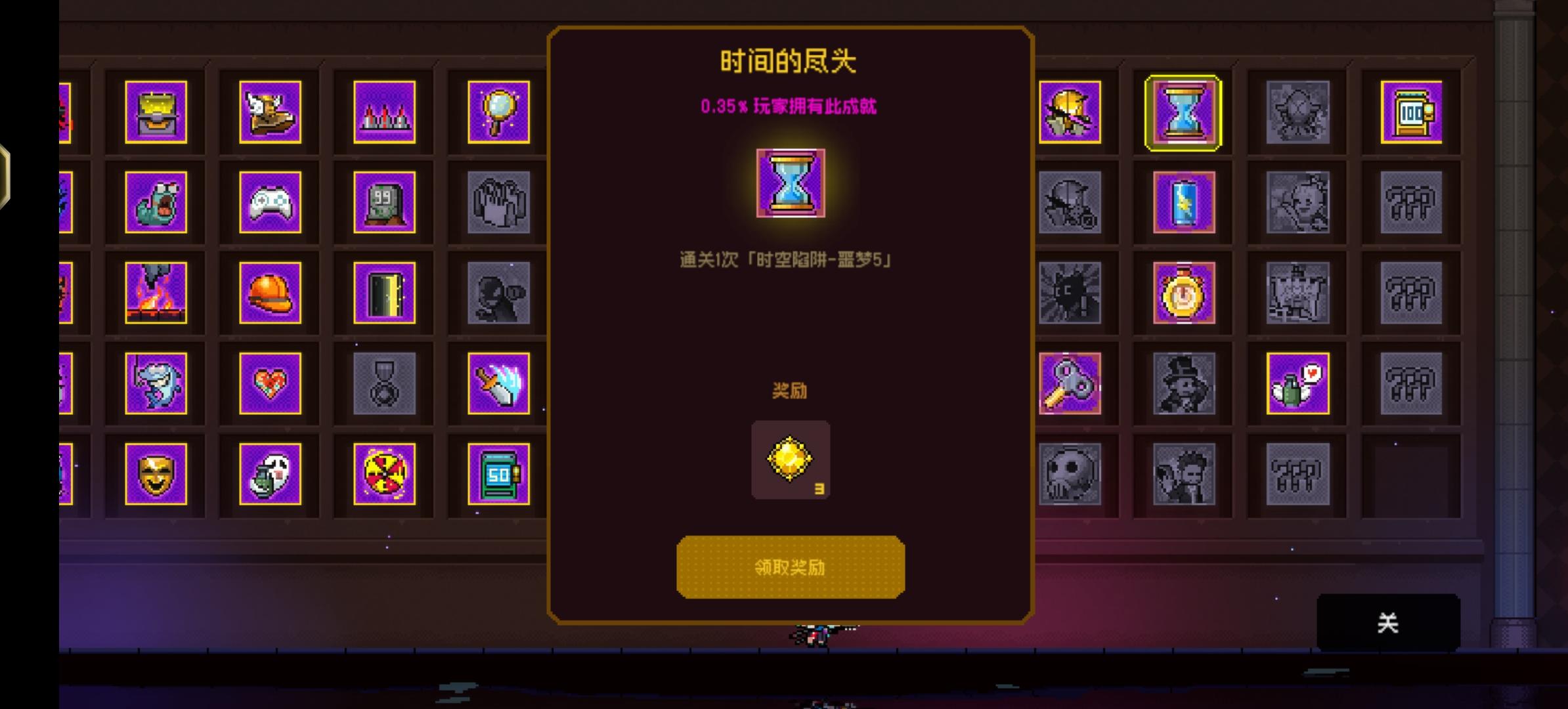Image resolution: width=1568 pixels, height=709 pixels.
Task: Click the orange hard hat achievement
Action: pyautogui.click(x=272, y=293)
